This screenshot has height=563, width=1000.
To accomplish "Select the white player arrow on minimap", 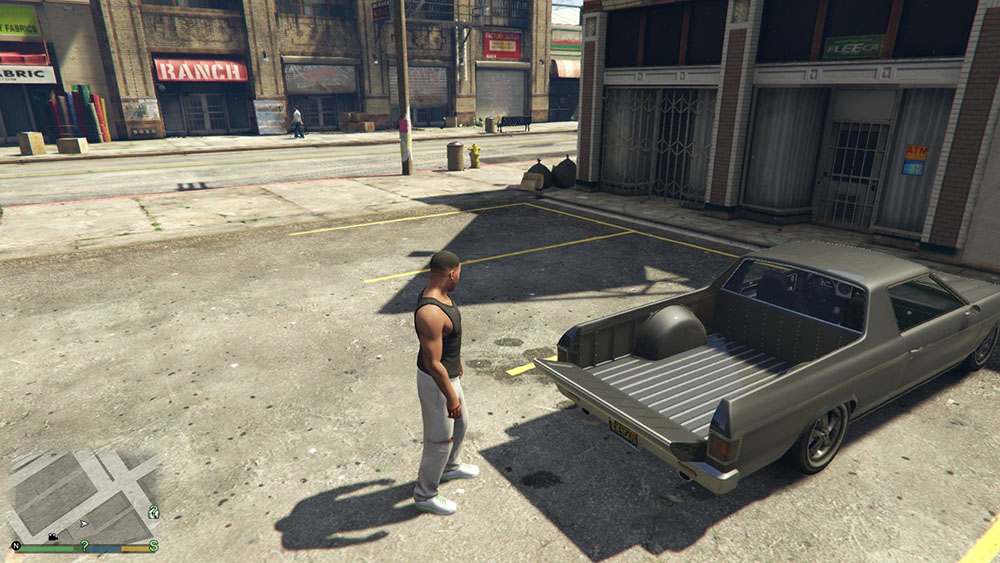I will click(84, 522).
